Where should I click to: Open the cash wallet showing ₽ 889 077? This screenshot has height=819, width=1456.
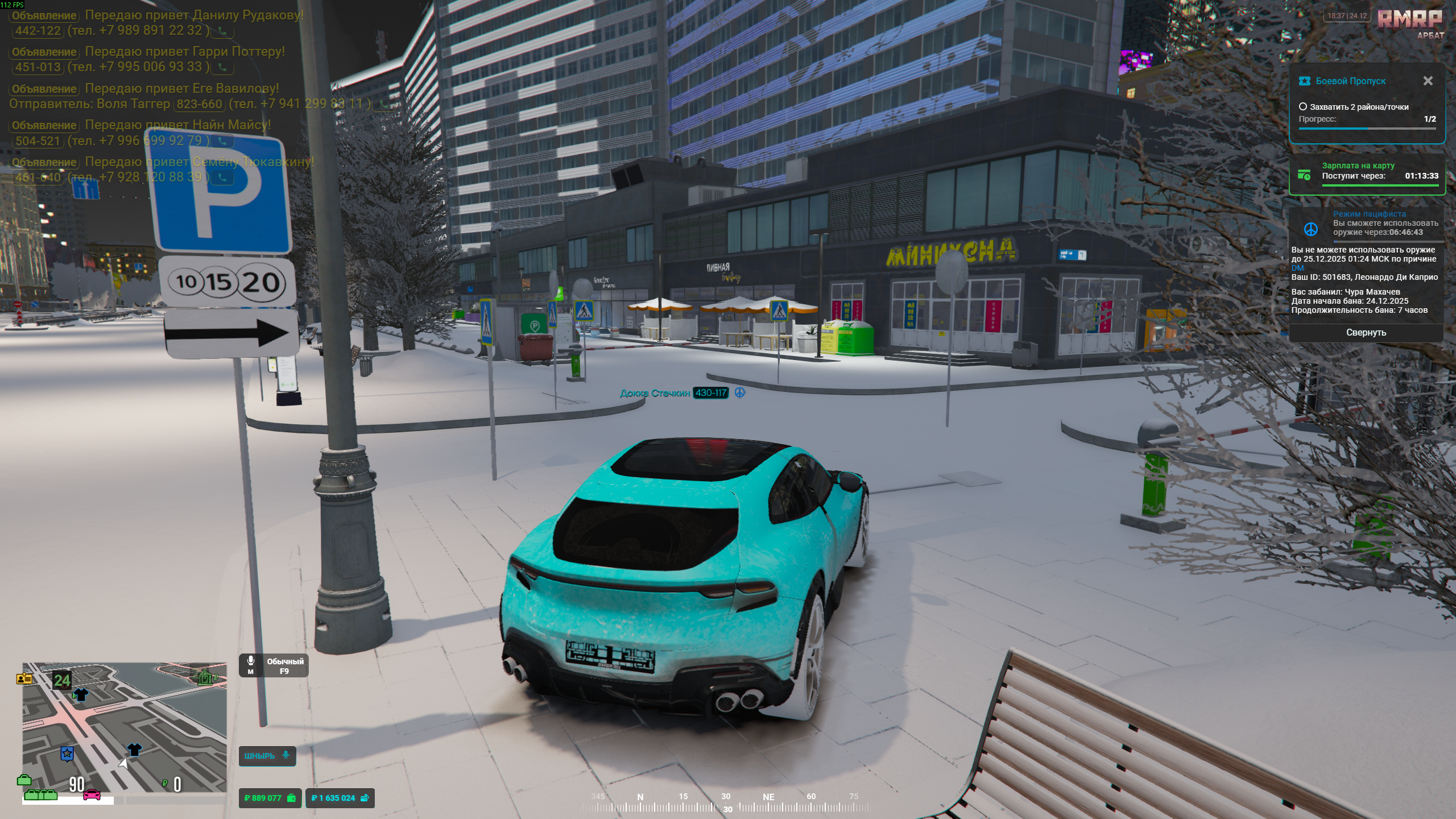(270, 798)
